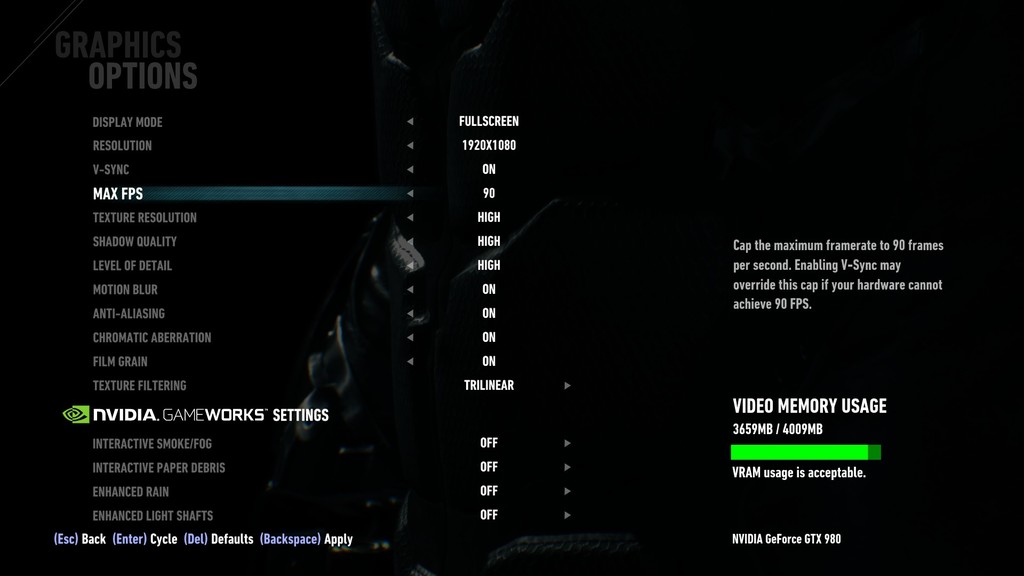Choose the Level of Detail option
Screen dimensions: 1024x576
[x=132, y=266]
